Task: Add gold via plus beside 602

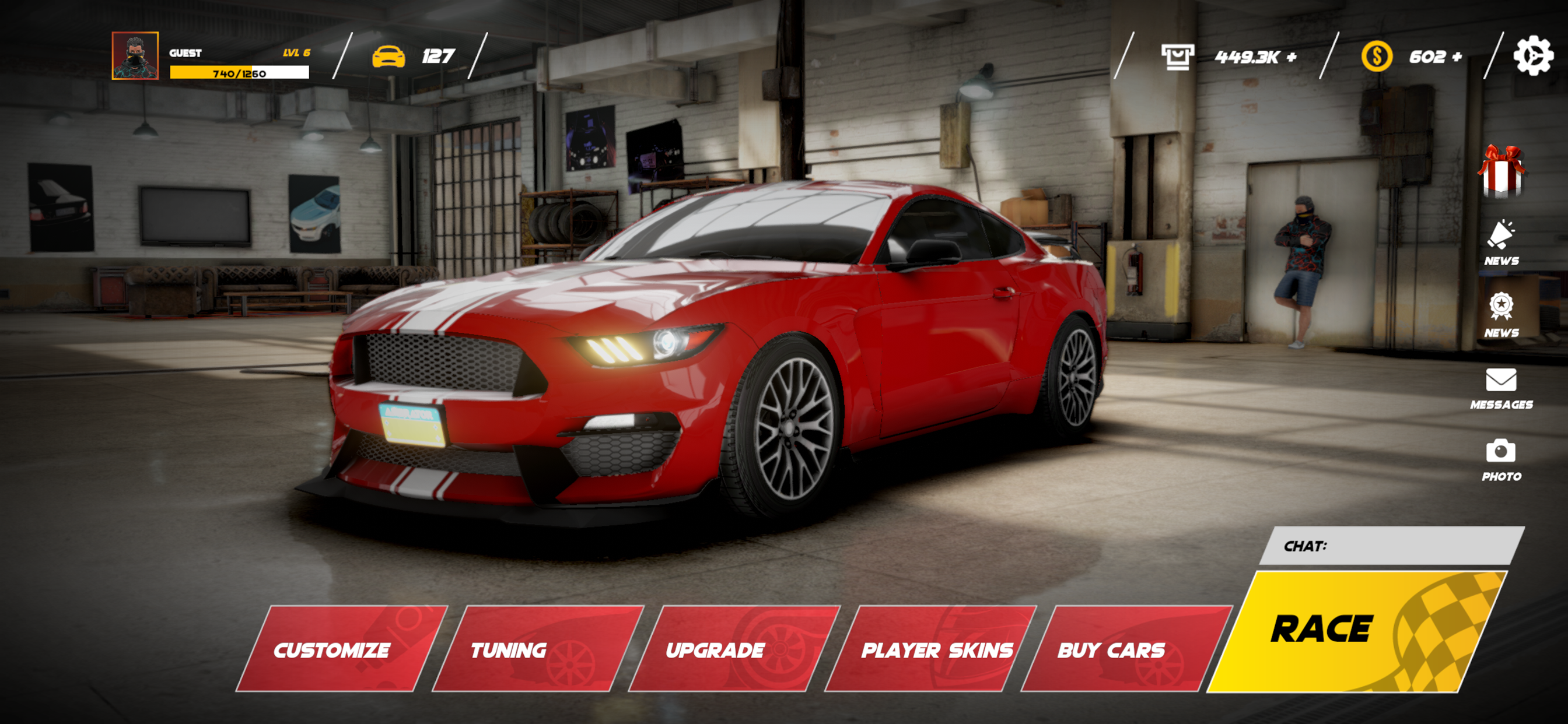Action: pos(1461,57)
